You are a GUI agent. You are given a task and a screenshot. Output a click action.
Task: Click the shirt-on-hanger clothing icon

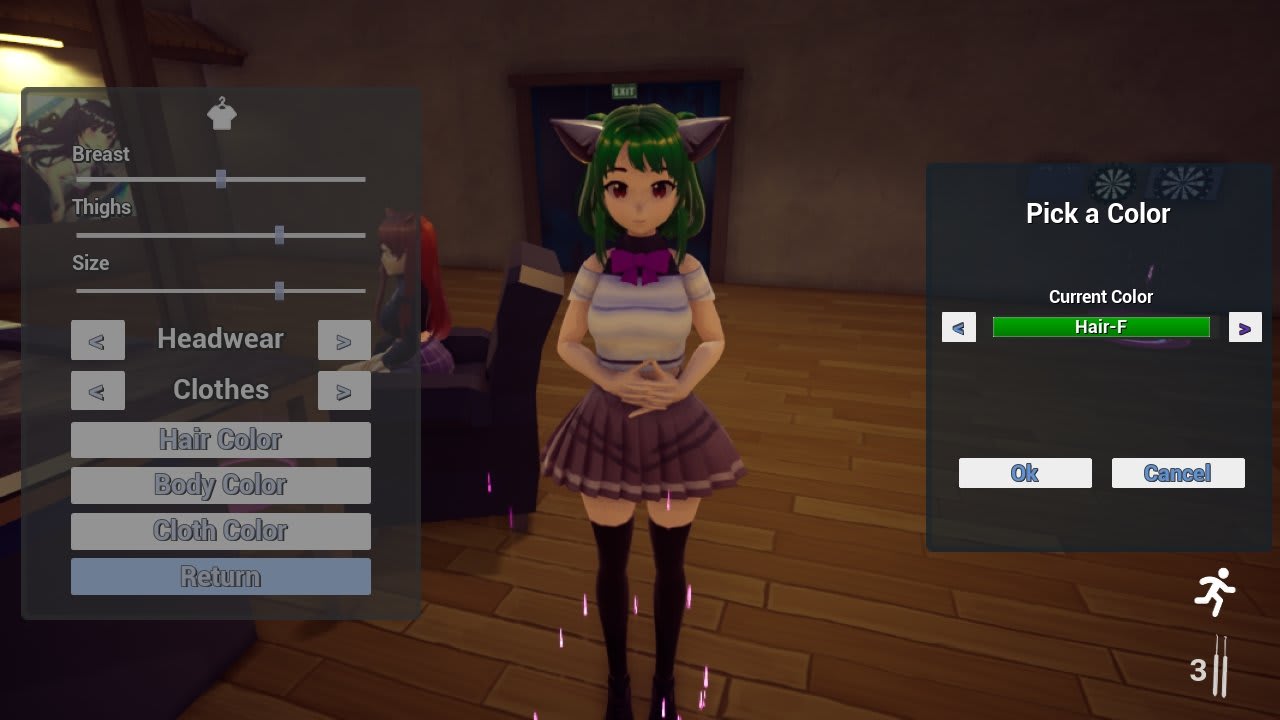point(221,114)
